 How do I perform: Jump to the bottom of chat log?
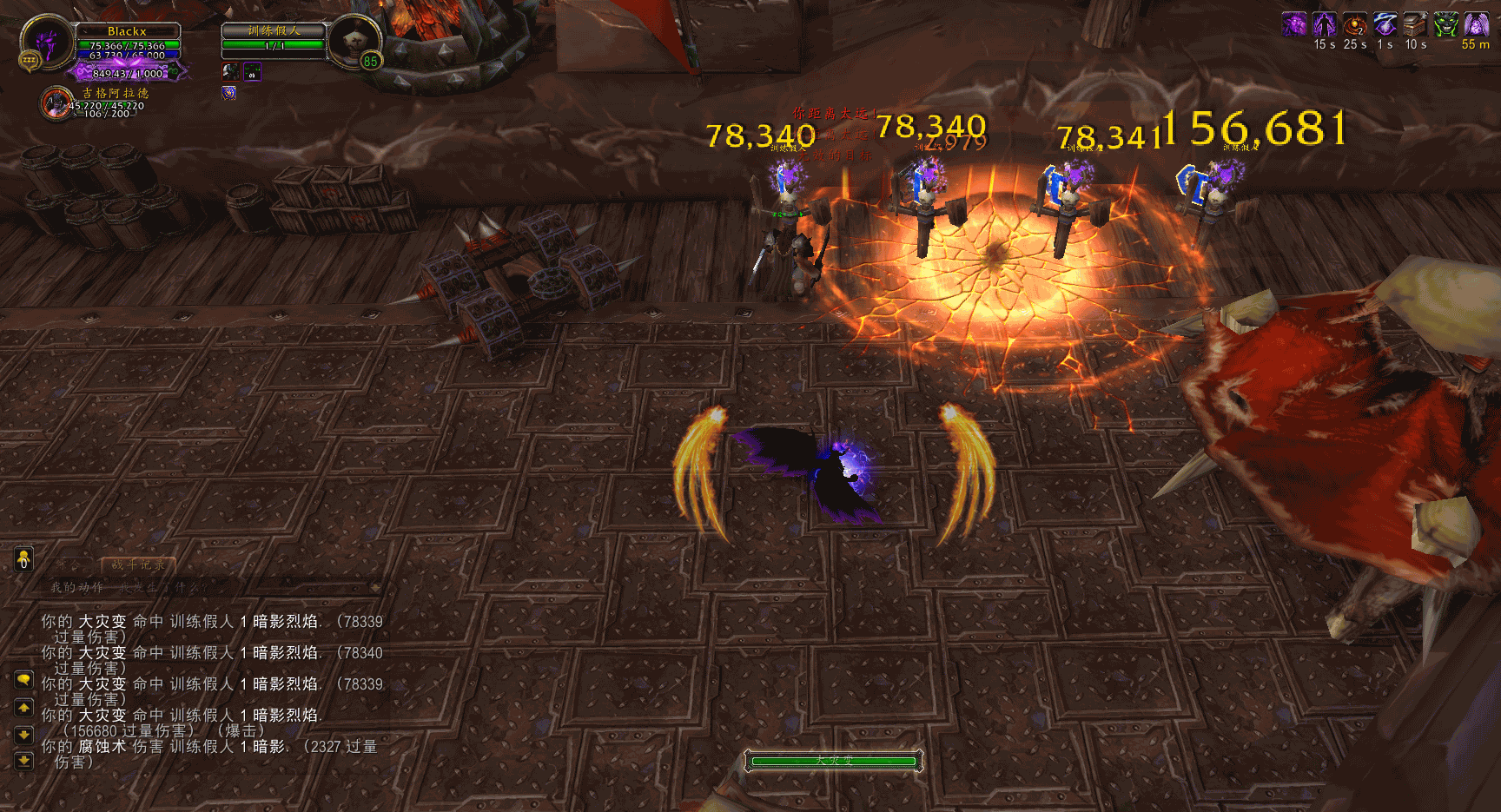pos(24,761)
